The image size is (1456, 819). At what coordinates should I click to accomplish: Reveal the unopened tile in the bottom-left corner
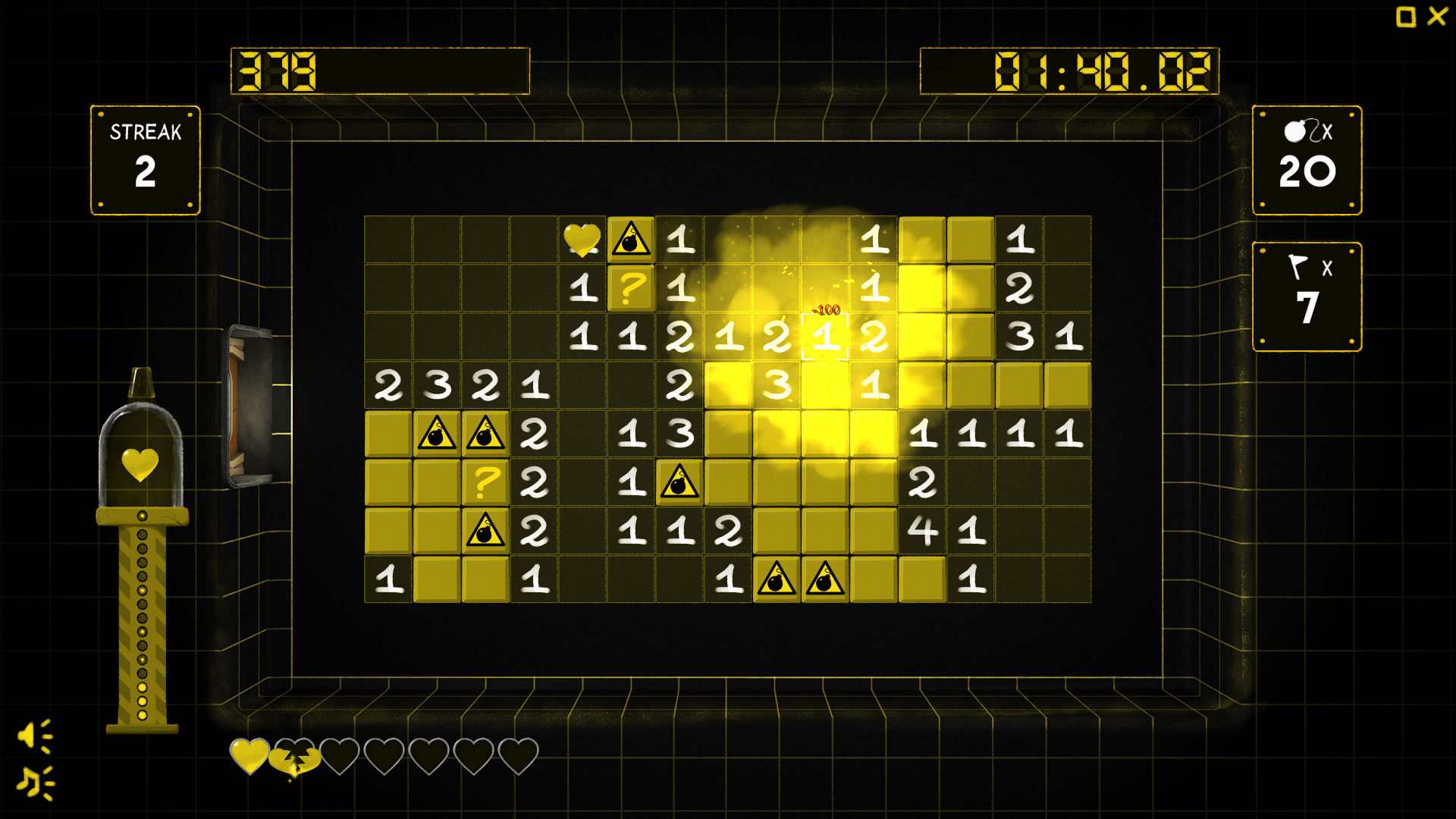coord(438,577)
